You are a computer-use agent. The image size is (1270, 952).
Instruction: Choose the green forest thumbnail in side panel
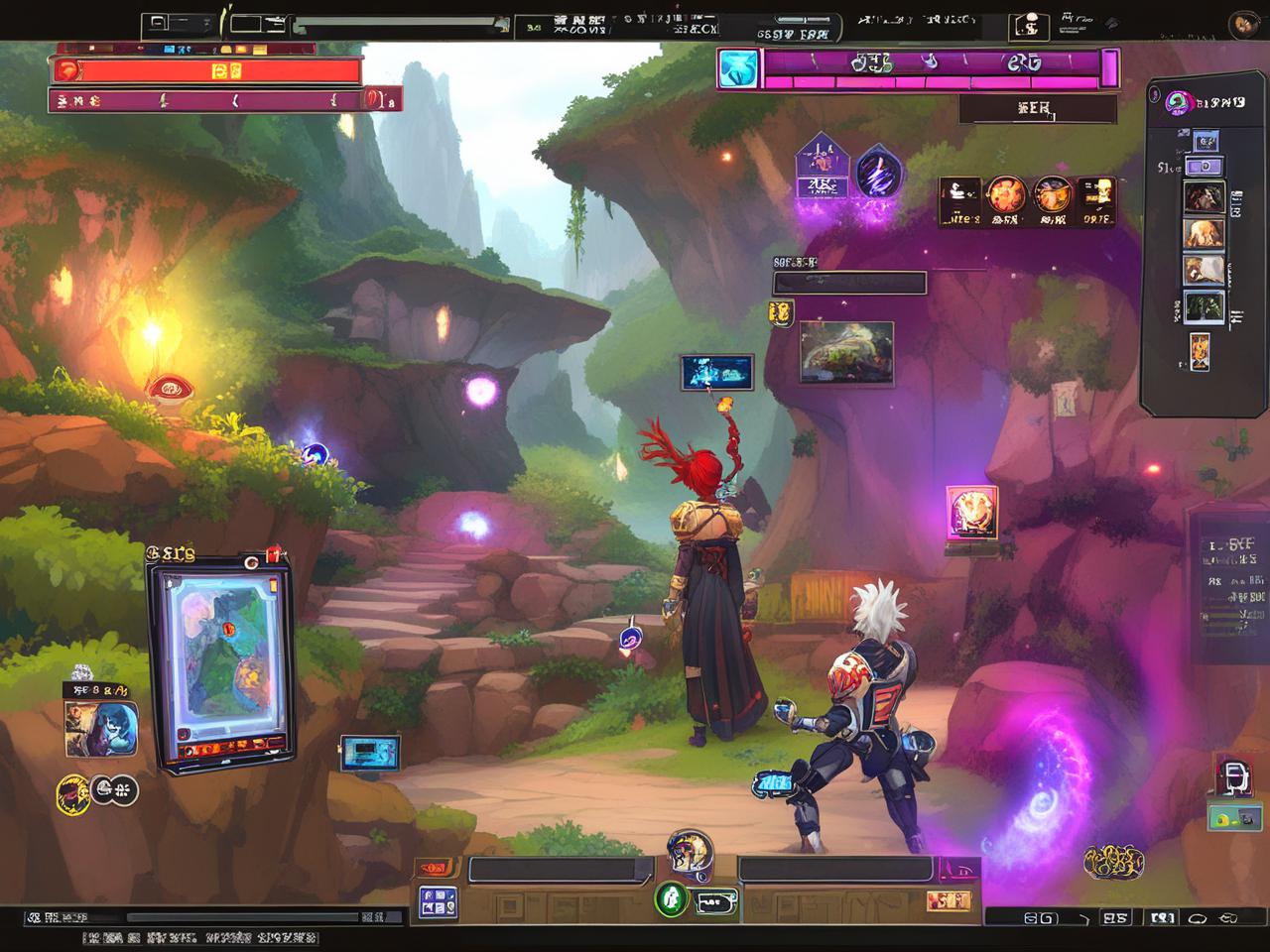[1204, 306]
